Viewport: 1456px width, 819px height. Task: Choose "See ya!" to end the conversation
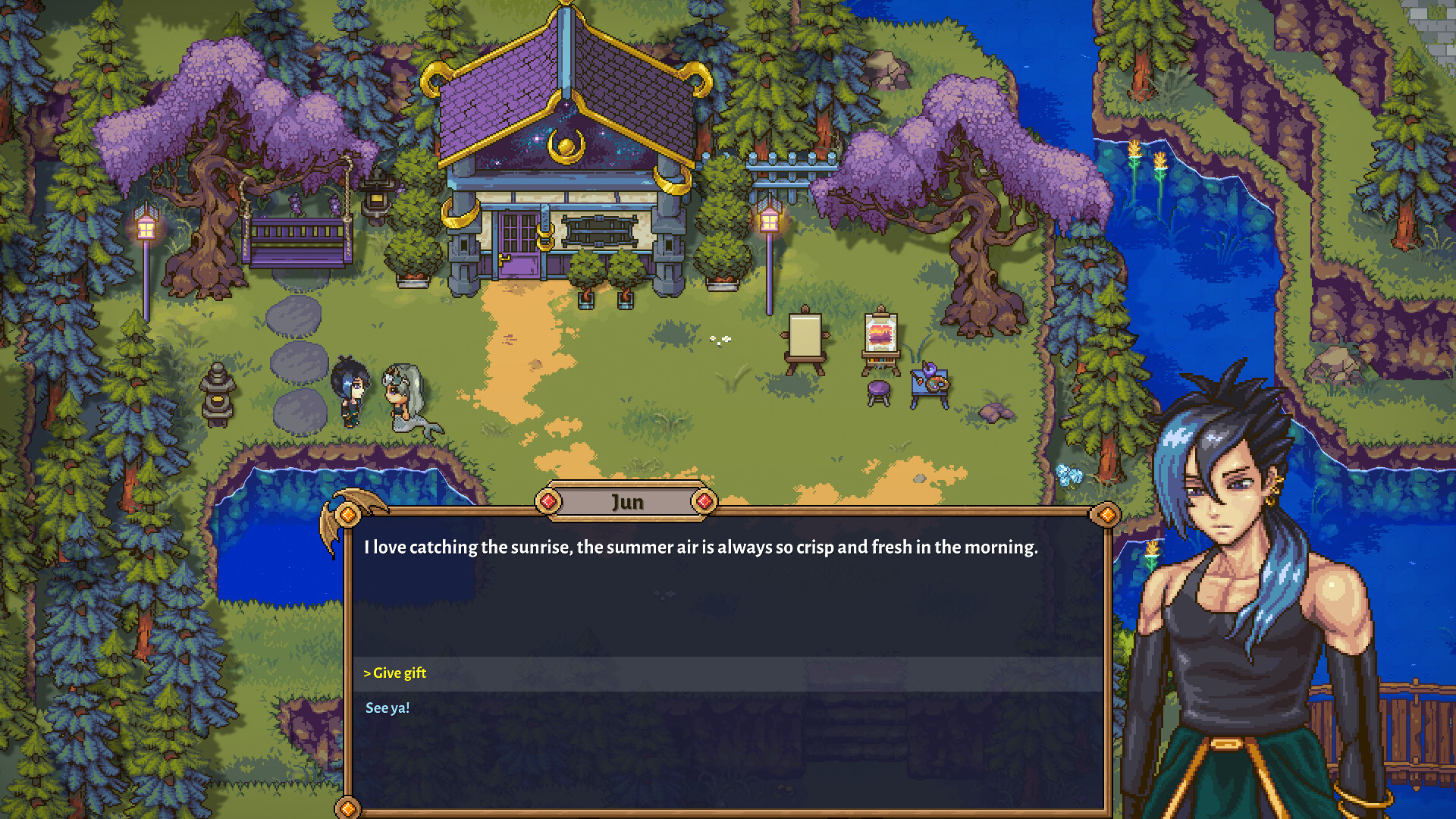388,708
